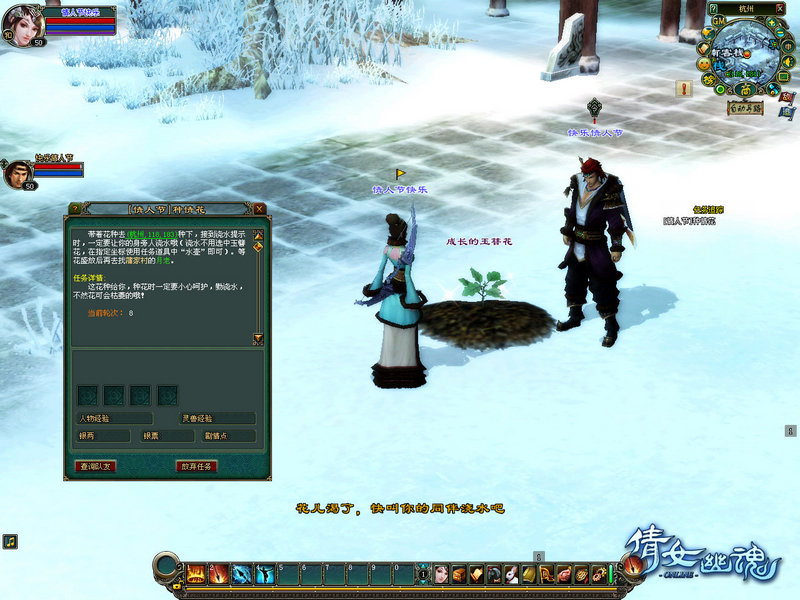Click the 查询队友 button
This screenshot has height=600, width=800.
96,466
